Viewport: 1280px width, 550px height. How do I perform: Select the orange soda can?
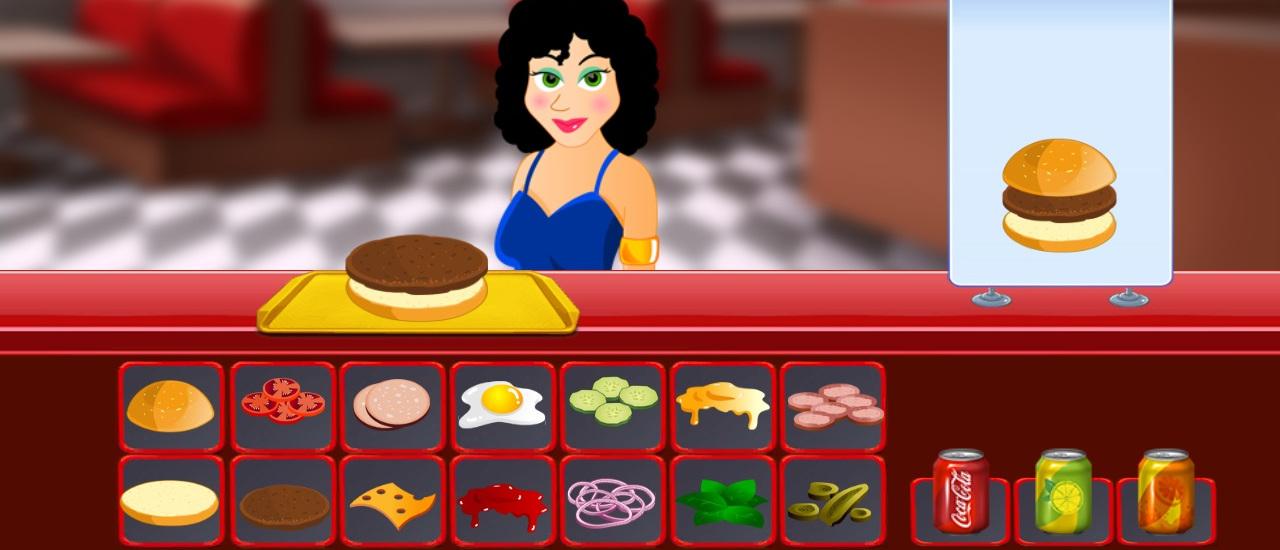click(1166, 492)
